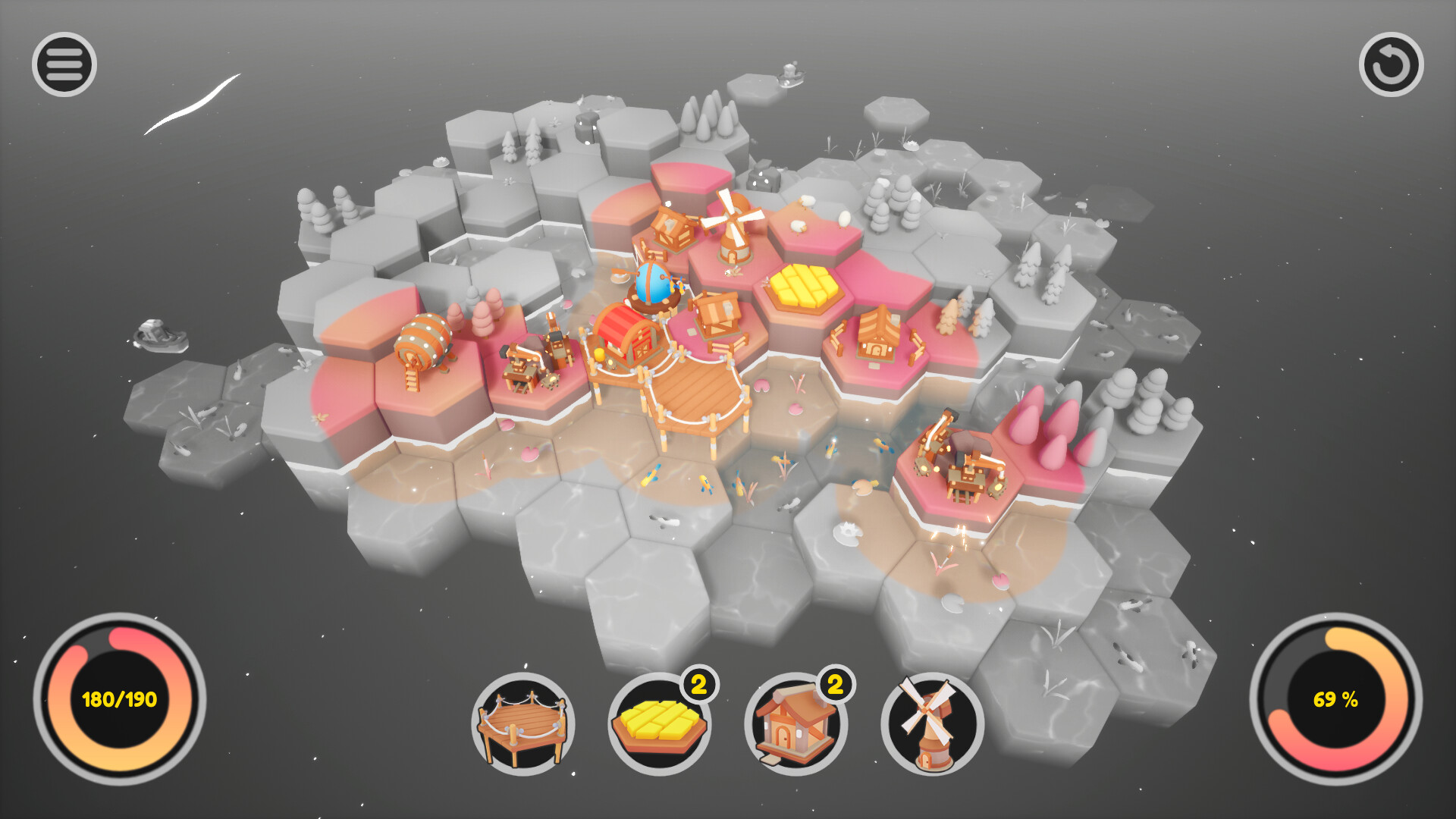
Task: Select the hay field tile card
Action: [x=662, y=724]
